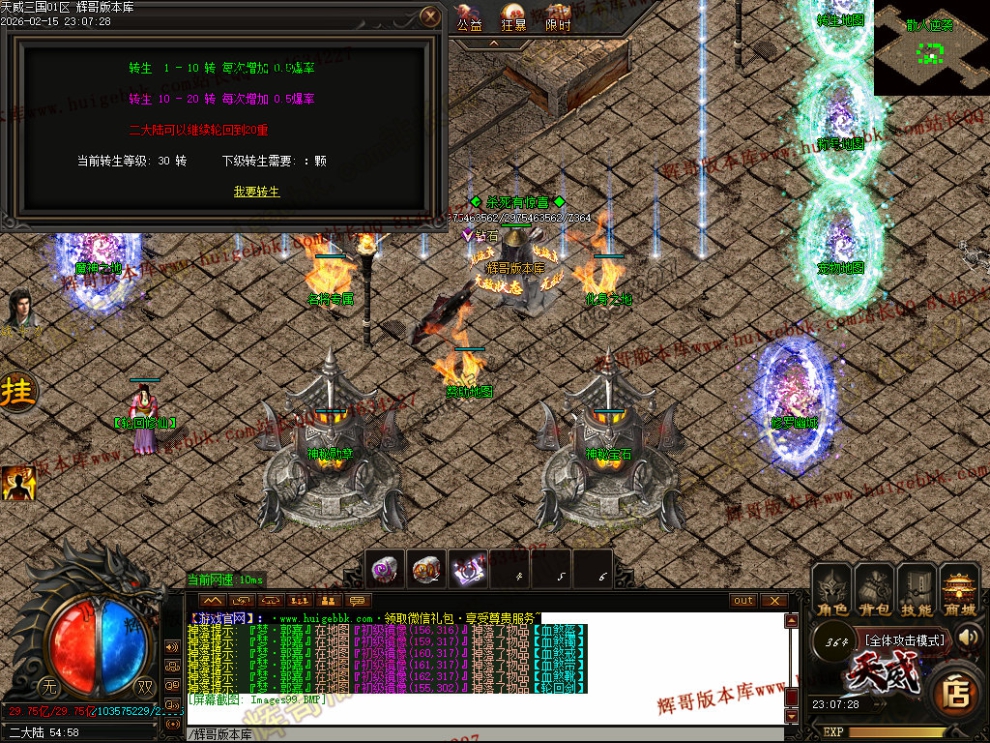Open the 技能 skills panel
Screen dimensions: 990x743
[917, 592]
